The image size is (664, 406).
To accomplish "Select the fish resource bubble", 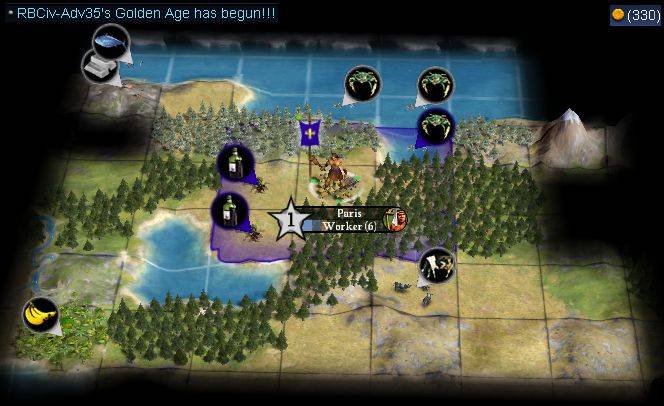I will (x=110, y=41).
